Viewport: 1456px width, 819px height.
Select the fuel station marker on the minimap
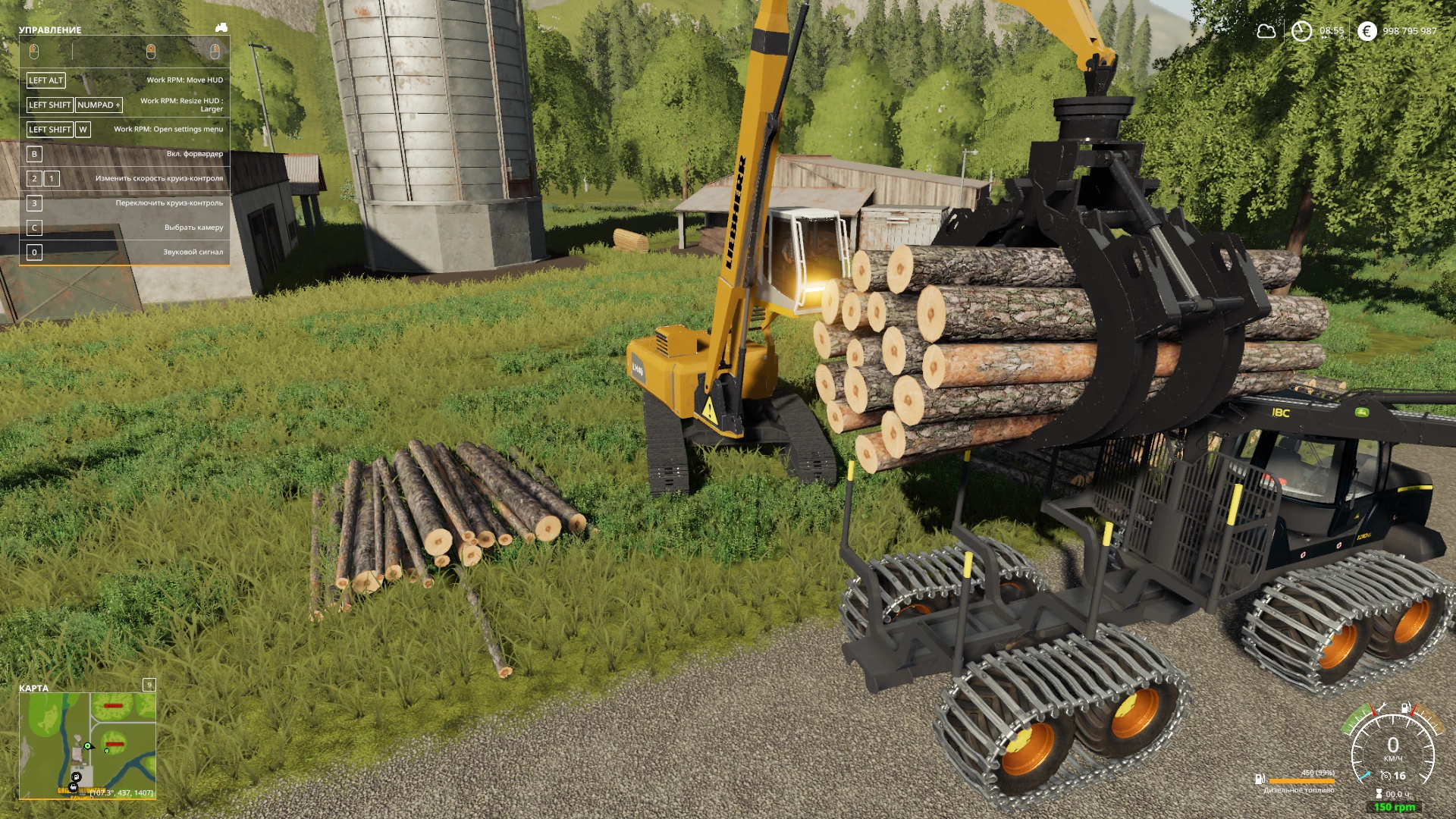(x=76, y=778)
